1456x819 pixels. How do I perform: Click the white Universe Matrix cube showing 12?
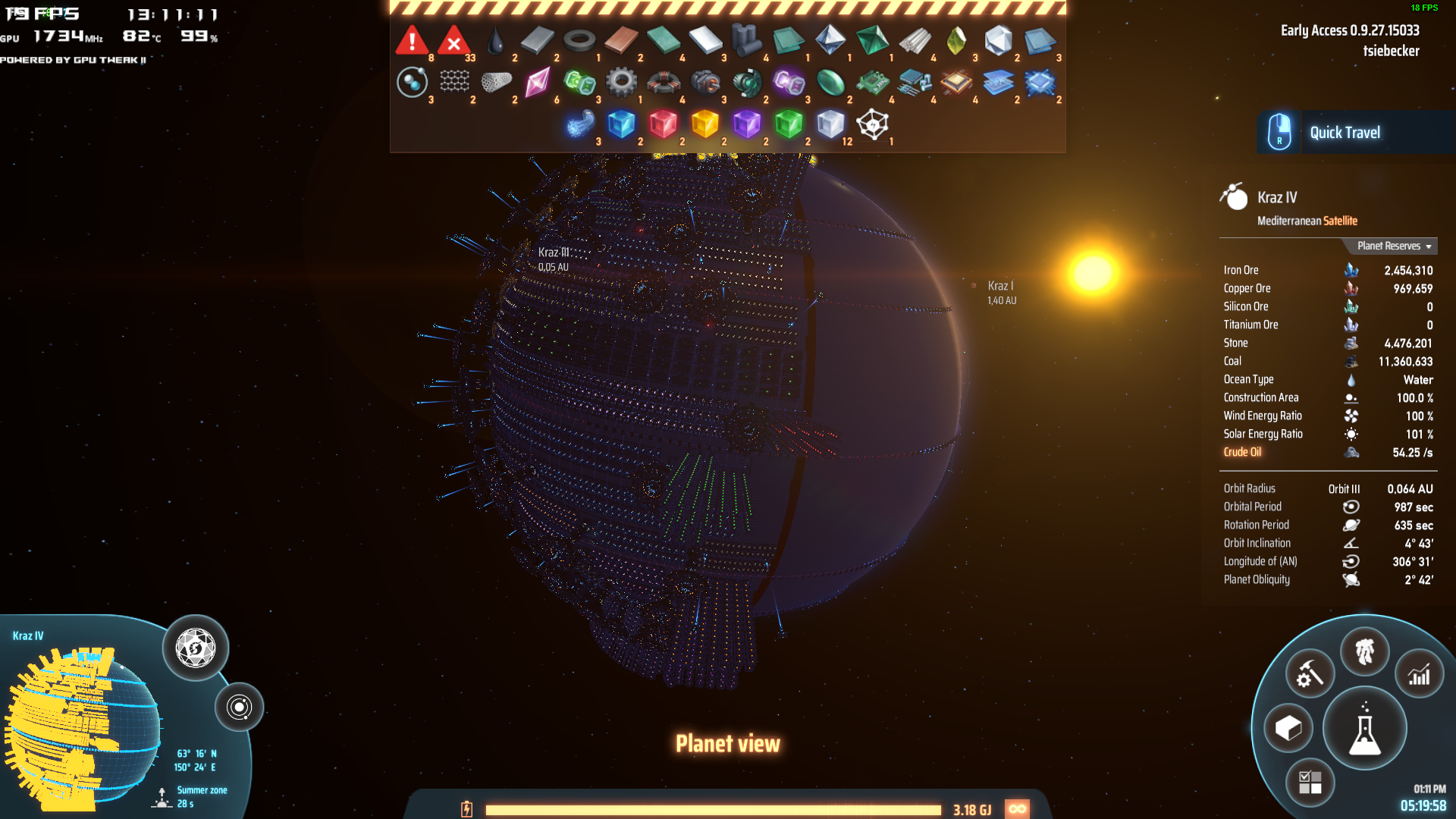click(830, 124)
